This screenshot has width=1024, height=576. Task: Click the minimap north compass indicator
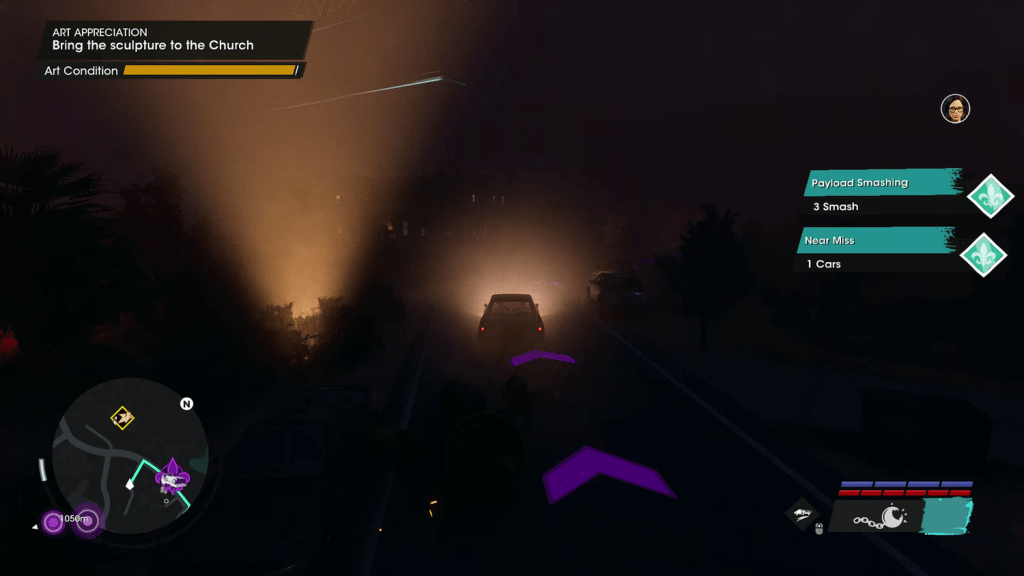186,404
